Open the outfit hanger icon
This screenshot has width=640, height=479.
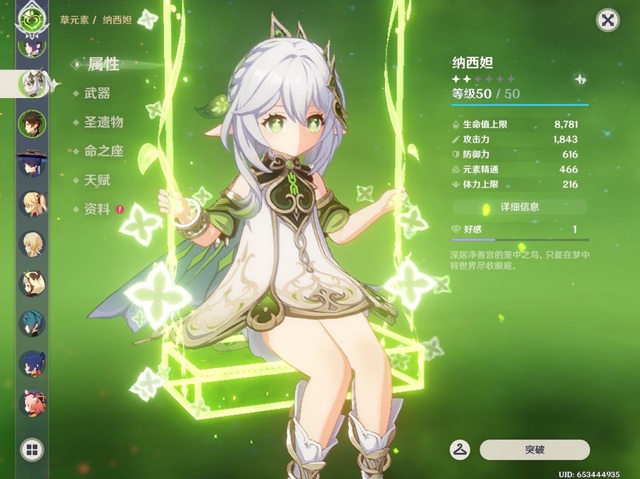461,450
